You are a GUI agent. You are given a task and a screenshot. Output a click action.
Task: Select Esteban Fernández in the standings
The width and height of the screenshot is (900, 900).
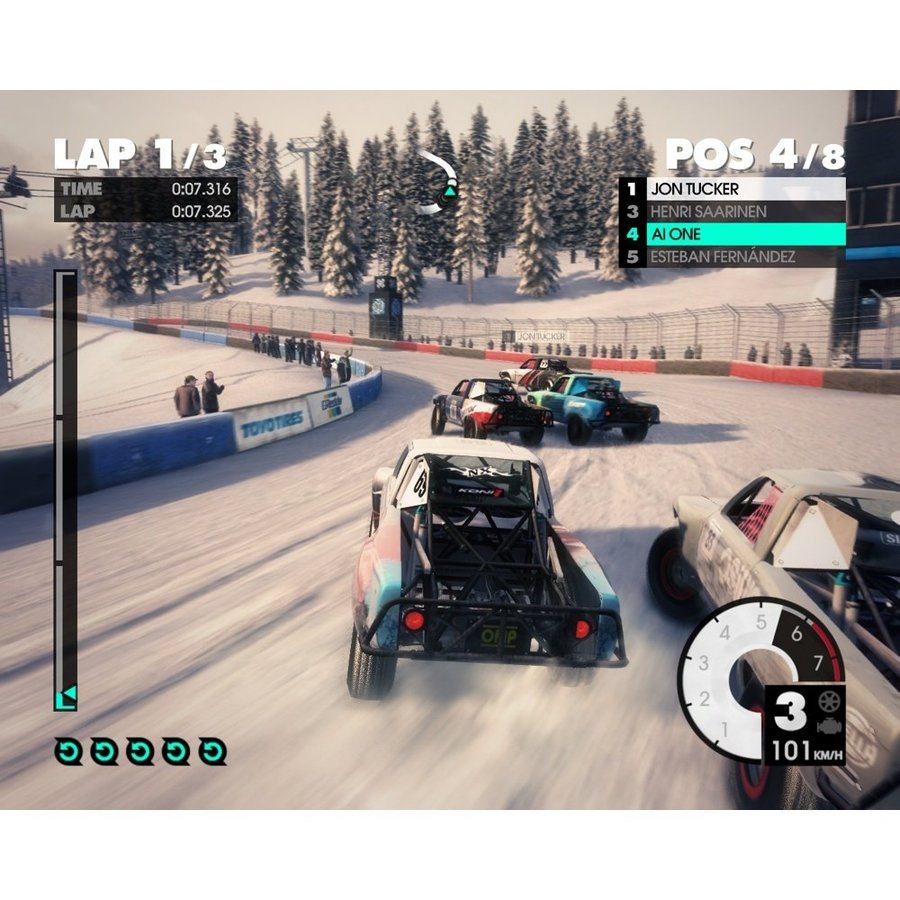pyautogui.click(x=731, y=257)
